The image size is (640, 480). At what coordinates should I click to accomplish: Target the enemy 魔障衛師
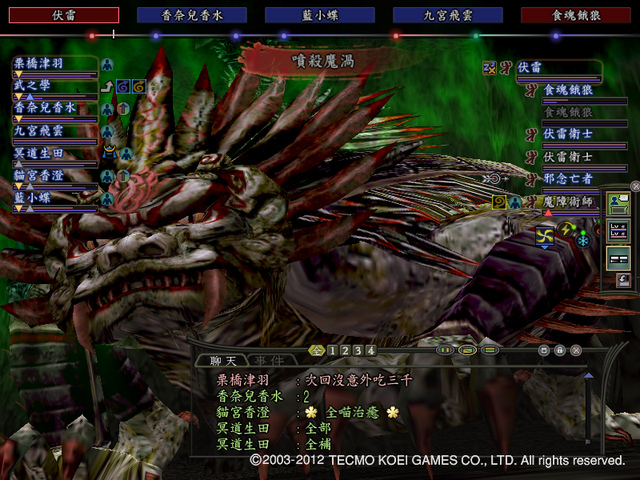[x=566, y=202]
